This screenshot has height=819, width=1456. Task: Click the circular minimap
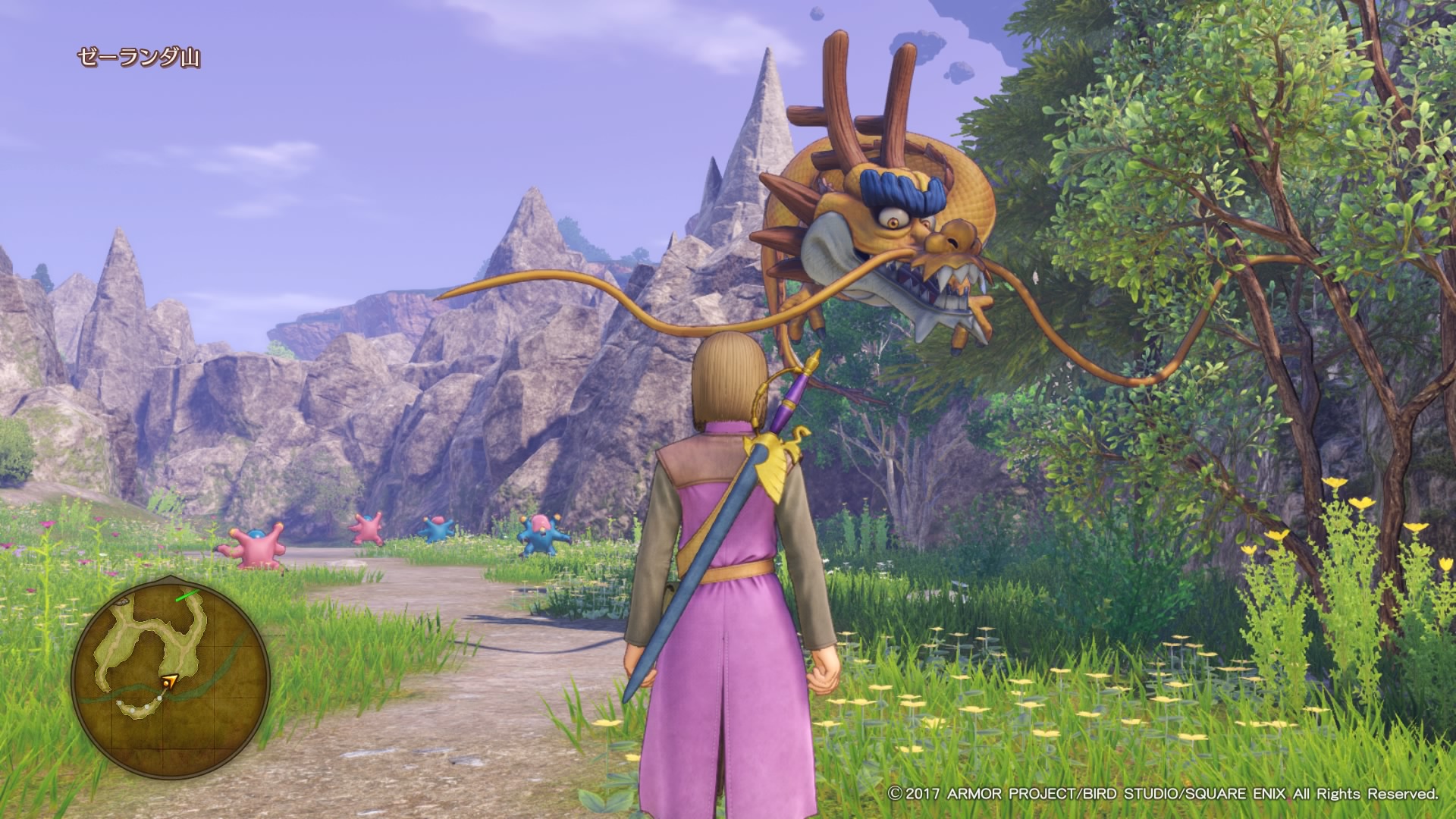(171, 679)
